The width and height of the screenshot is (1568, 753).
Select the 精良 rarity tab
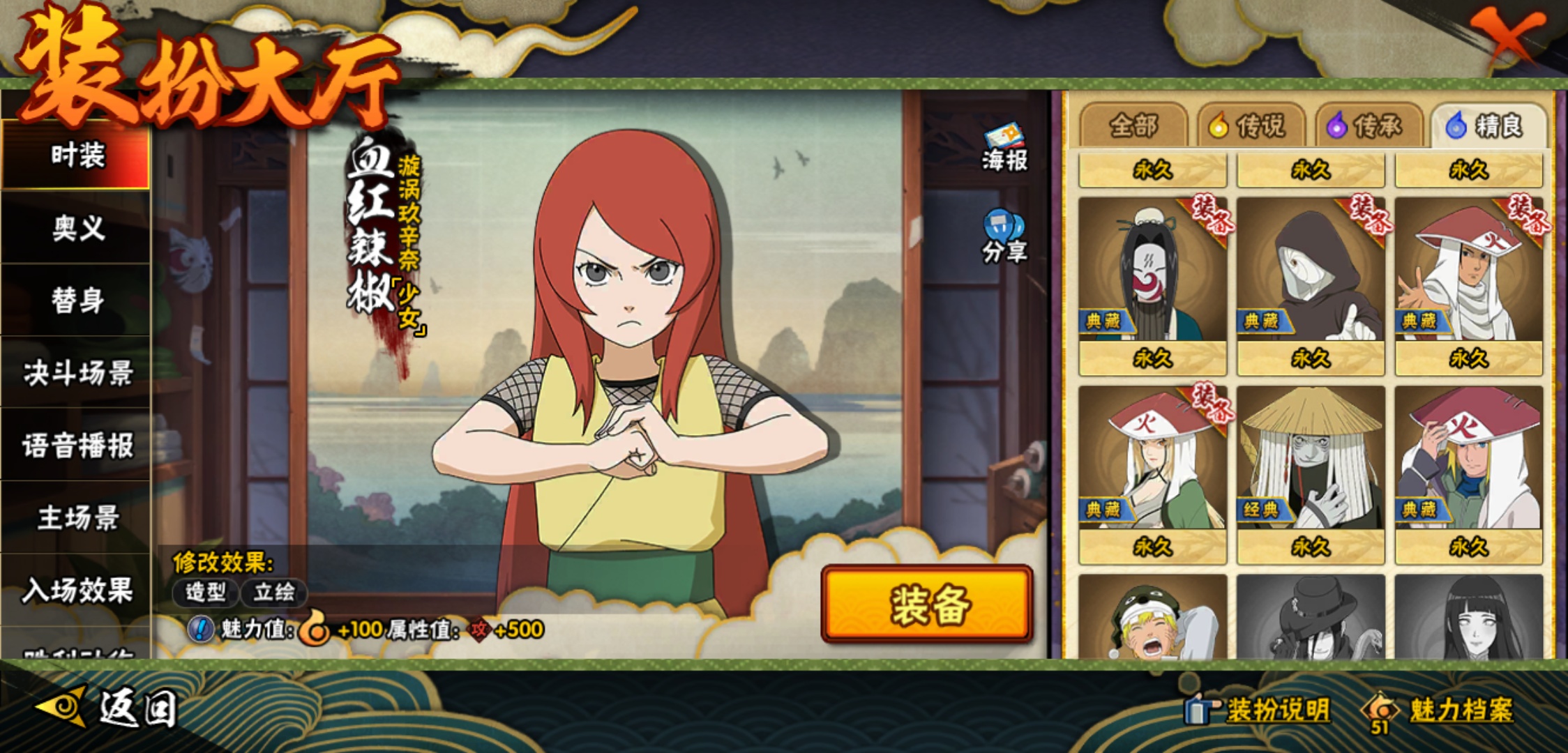[1488, 126]
